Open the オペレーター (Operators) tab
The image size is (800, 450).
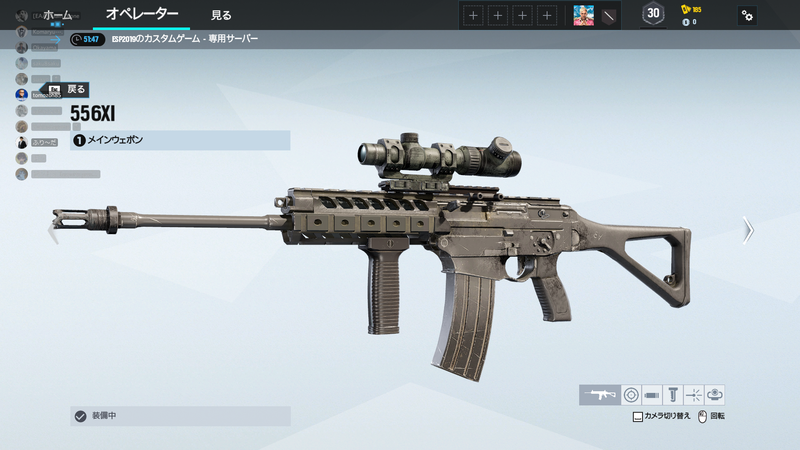point(142,15)
